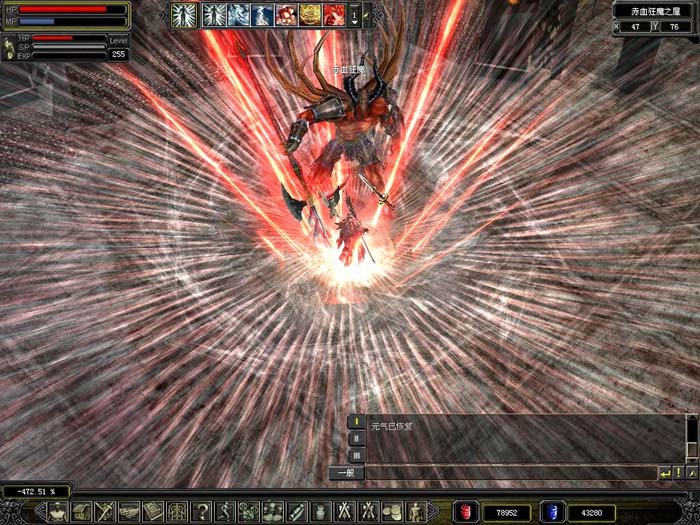Click the exclamation mark chat button
This screenshot has height=525, width=700.
tap(678, 472)
